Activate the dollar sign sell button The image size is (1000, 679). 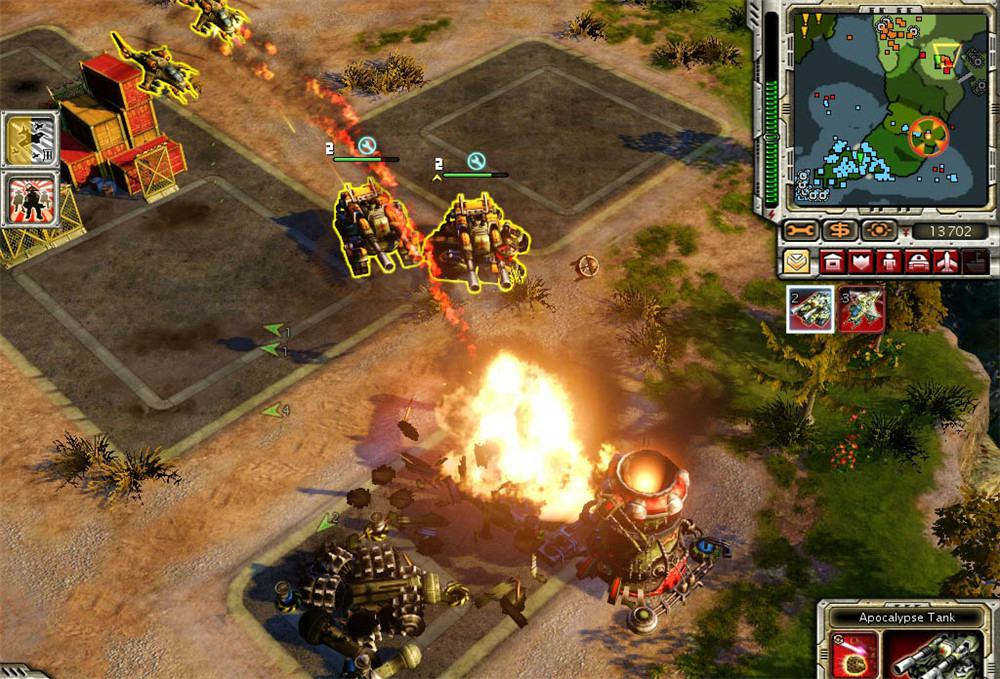click(838, 231)
